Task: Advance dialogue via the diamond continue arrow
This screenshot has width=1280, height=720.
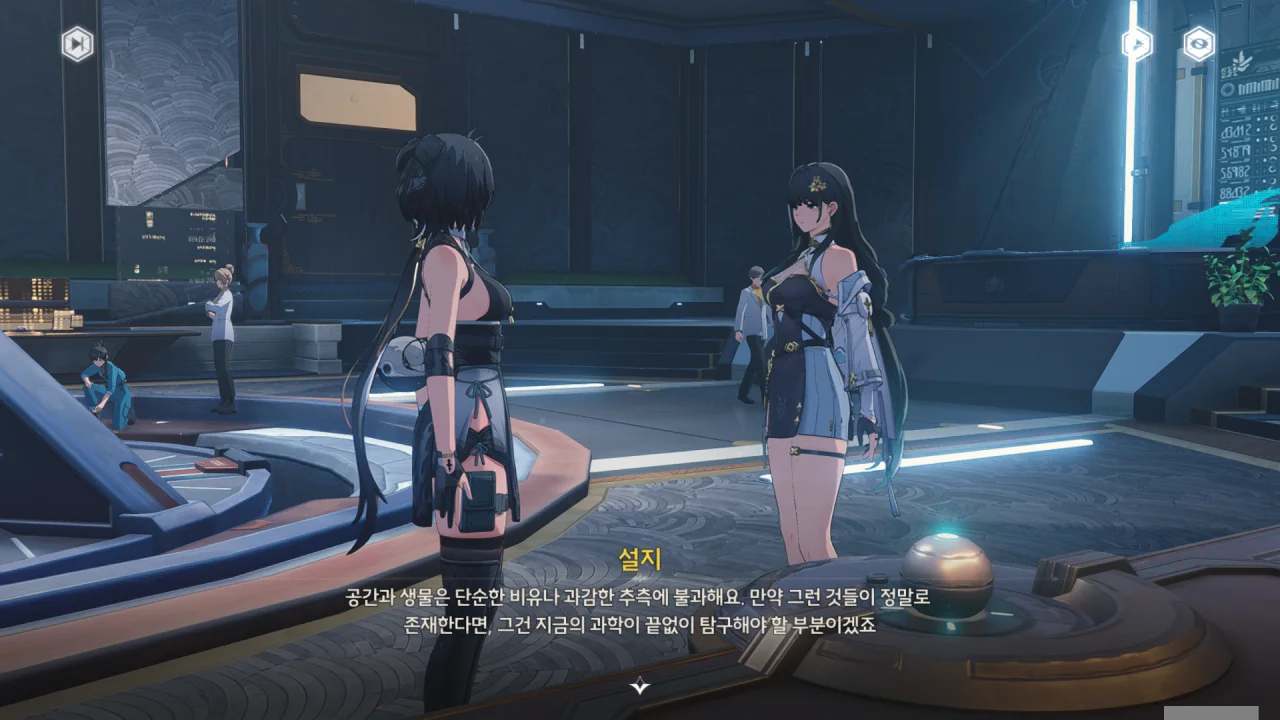Action: point(640,685)
